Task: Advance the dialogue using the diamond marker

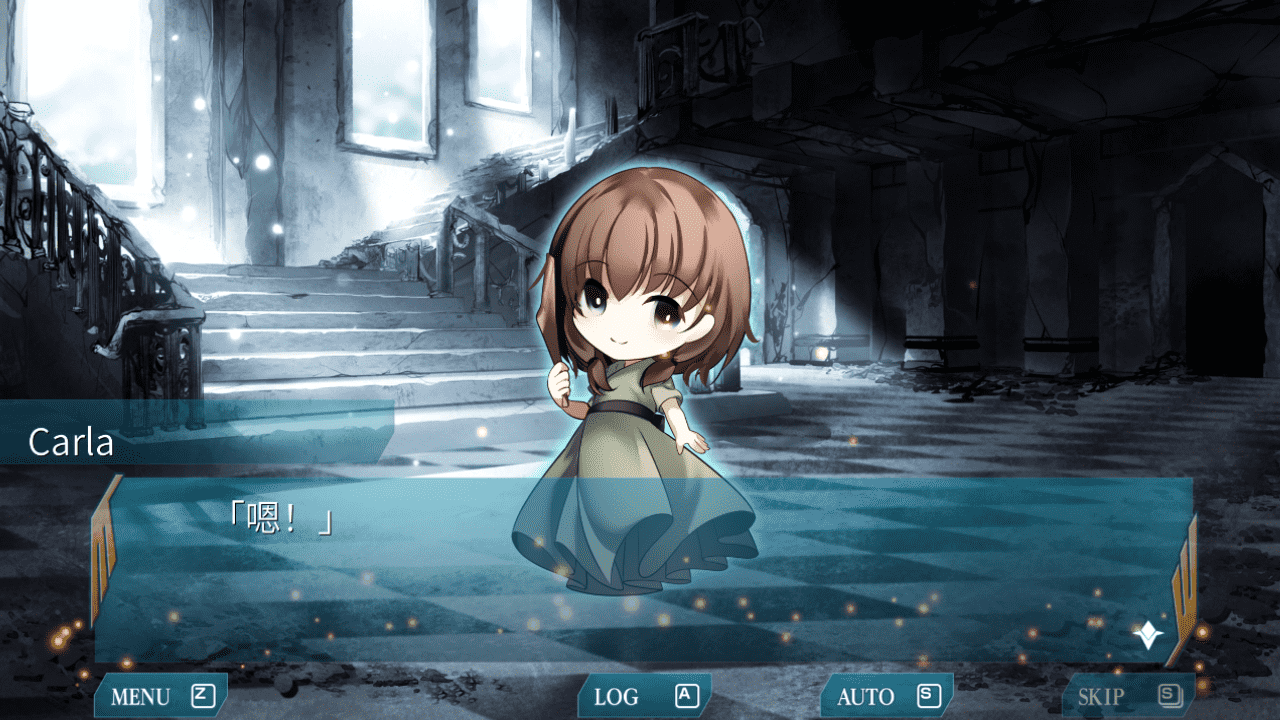Action: [x=1148, y=632]
